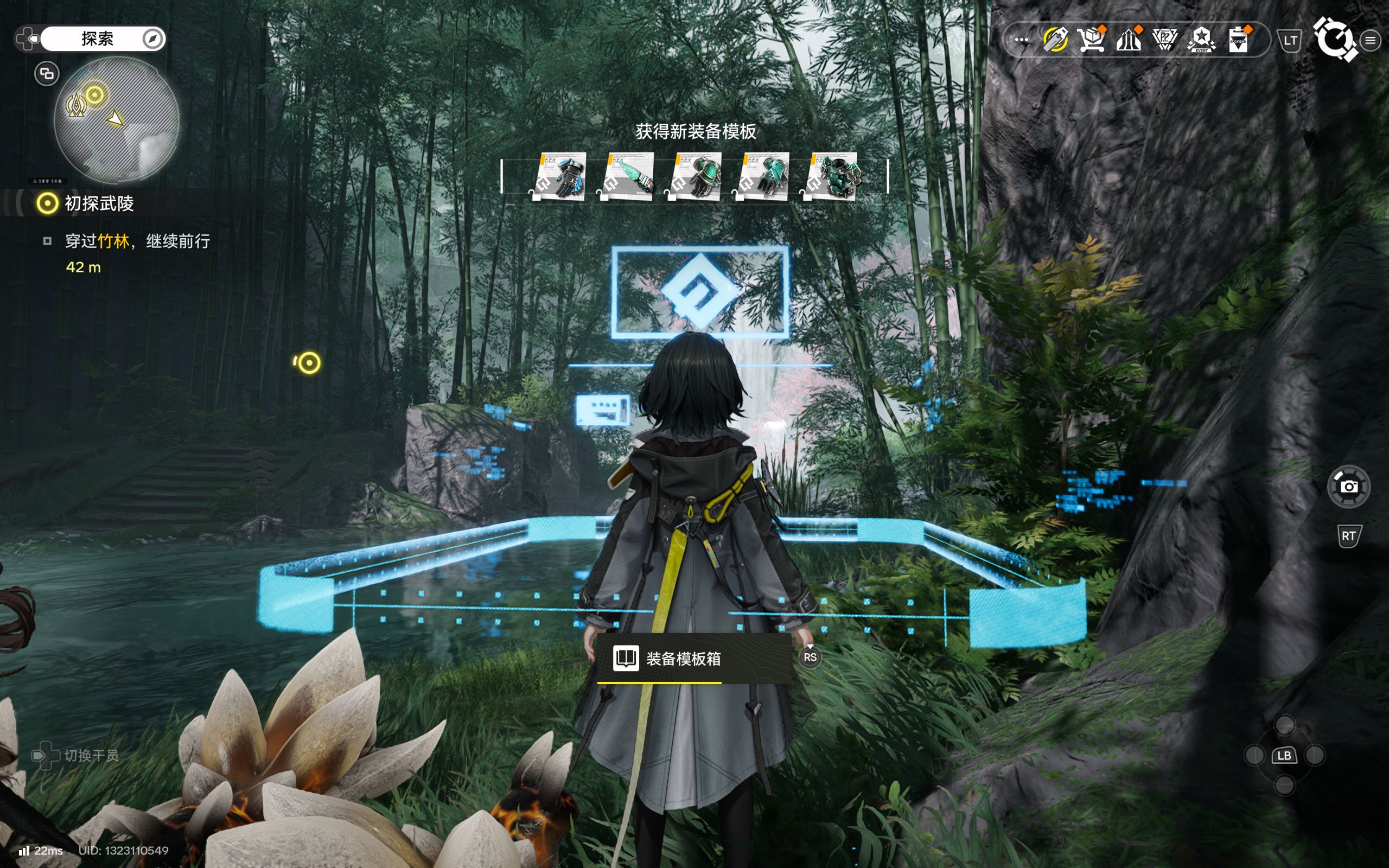Click the circular minimap
Screen dimensions: 1389x868
coord(117,120)
